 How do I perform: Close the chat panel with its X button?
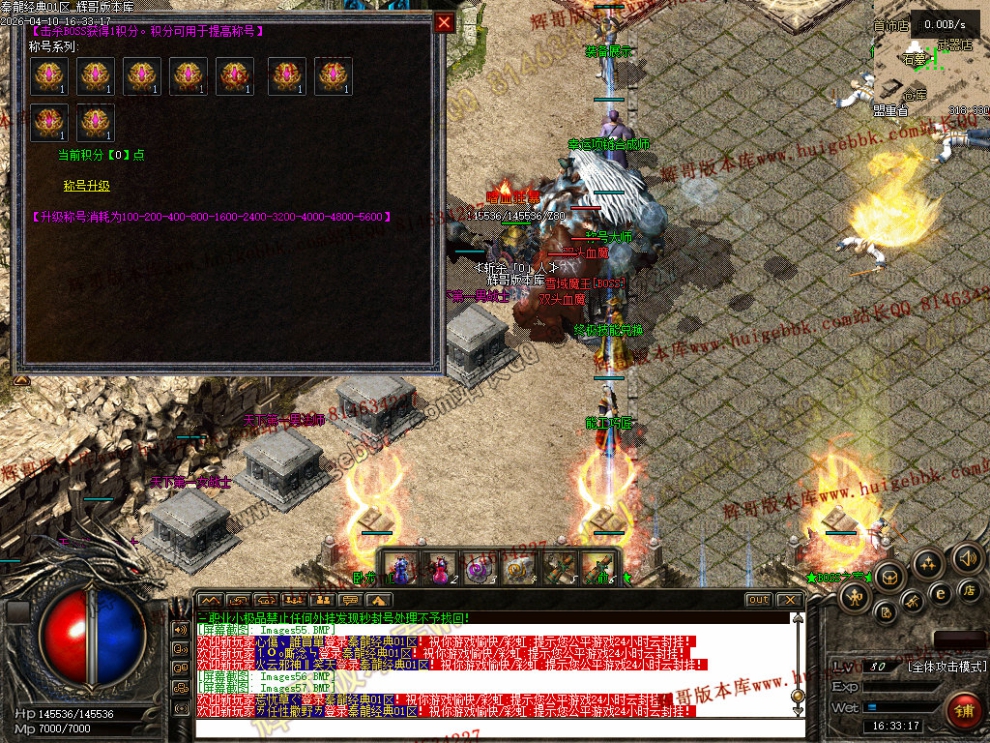(790, 599)
